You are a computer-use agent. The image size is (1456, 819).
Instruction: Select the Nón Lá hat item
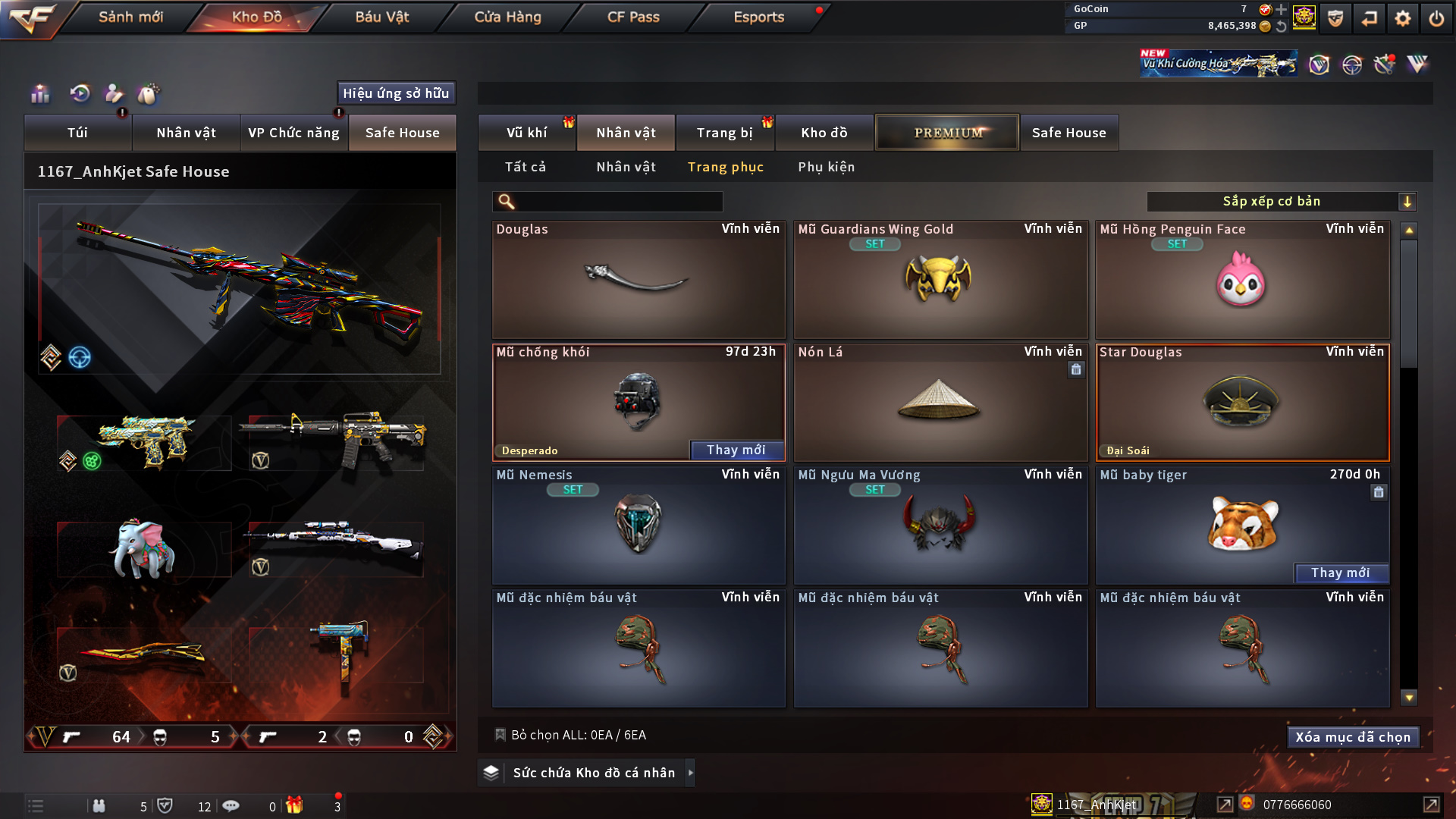tap(940, 403)
